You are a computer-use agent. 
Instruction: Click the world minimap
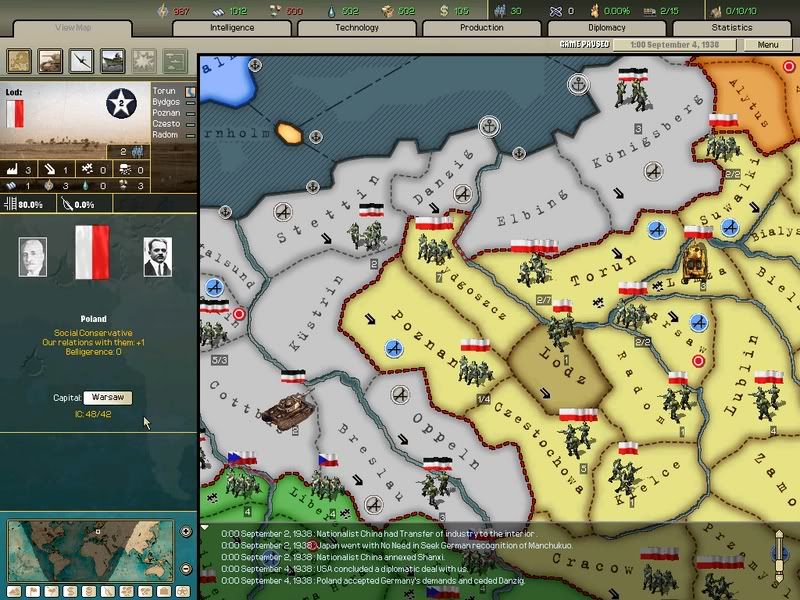point(90,557)
